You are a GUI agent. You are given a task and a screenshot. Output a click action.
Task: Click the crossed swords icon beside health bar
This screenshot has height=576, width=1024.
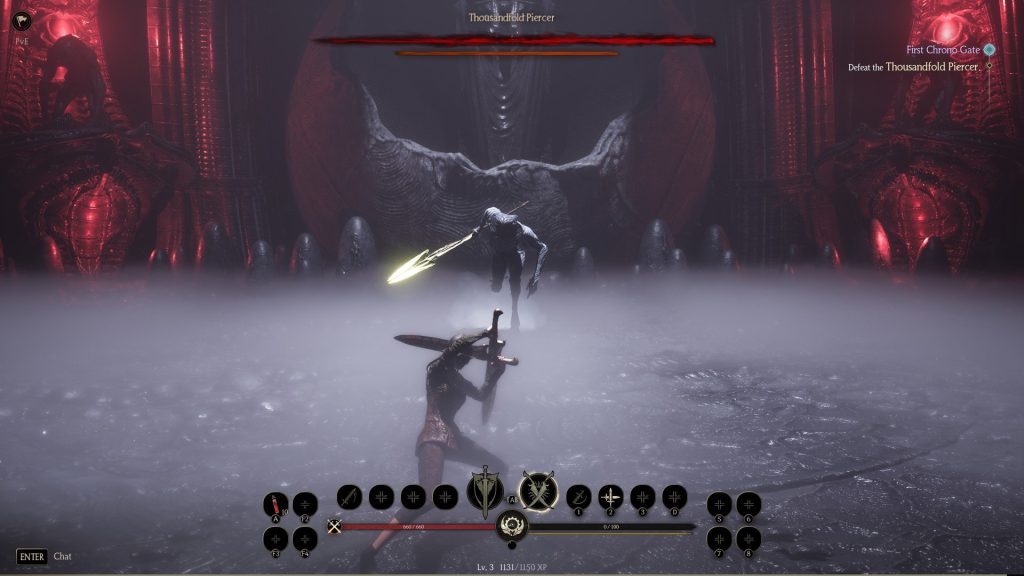tap(334, 526)
